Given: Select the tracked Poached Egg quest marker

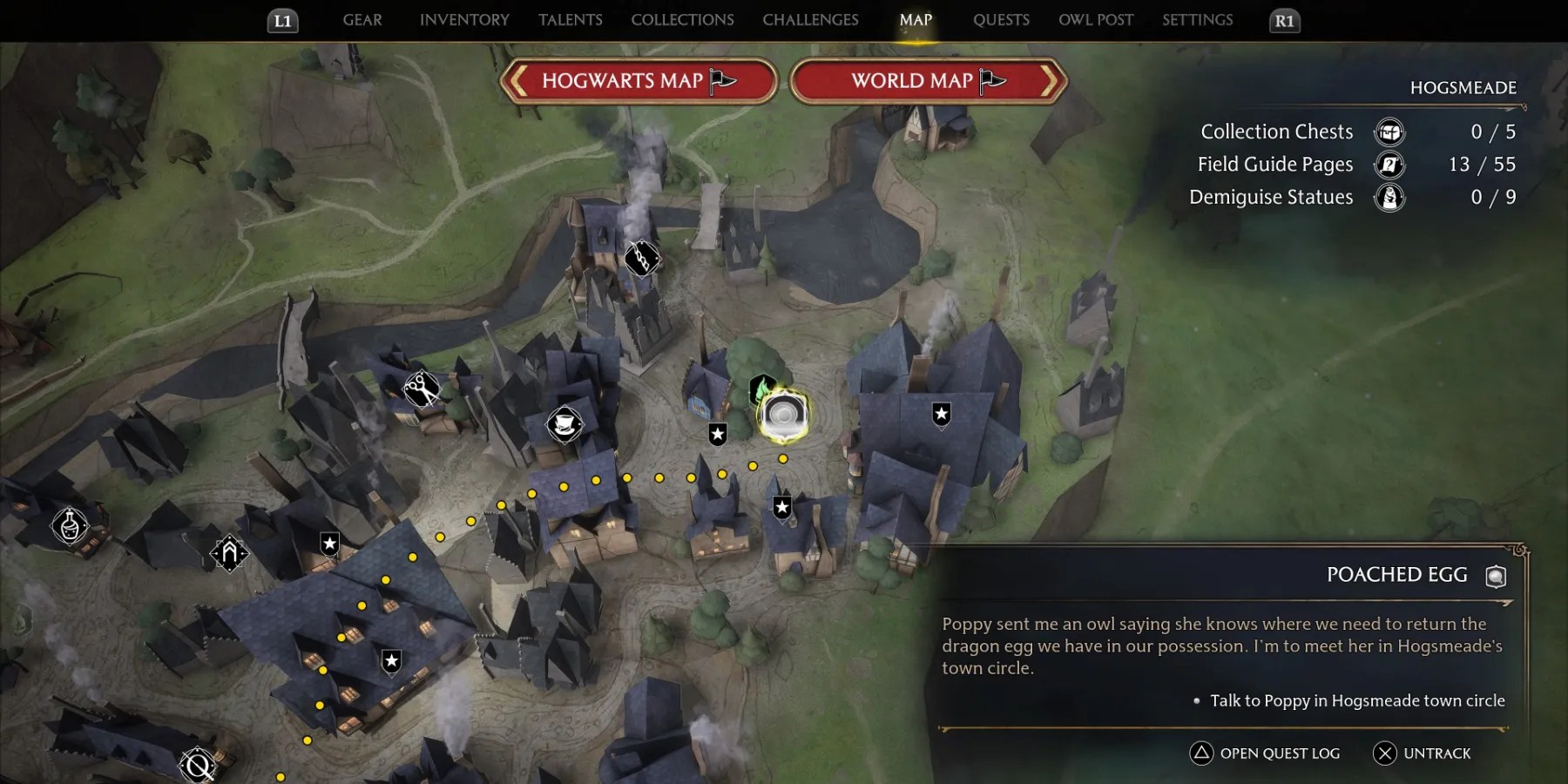Looking at the screenshot, I should click(783, 416).
